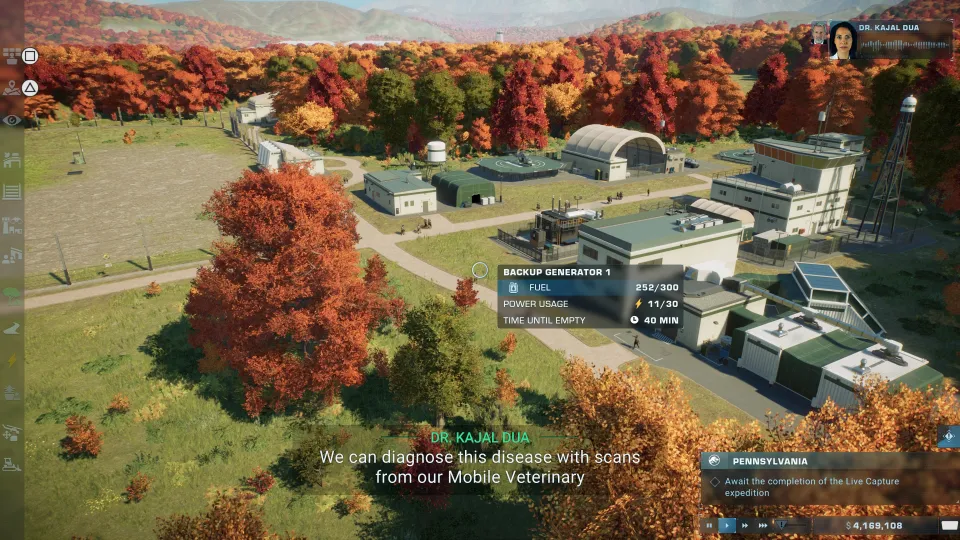The height and width of the screenshot is (540, 960).
Task: Select Dr. Kajal Dua's speaker portrait
Action: 843,40
